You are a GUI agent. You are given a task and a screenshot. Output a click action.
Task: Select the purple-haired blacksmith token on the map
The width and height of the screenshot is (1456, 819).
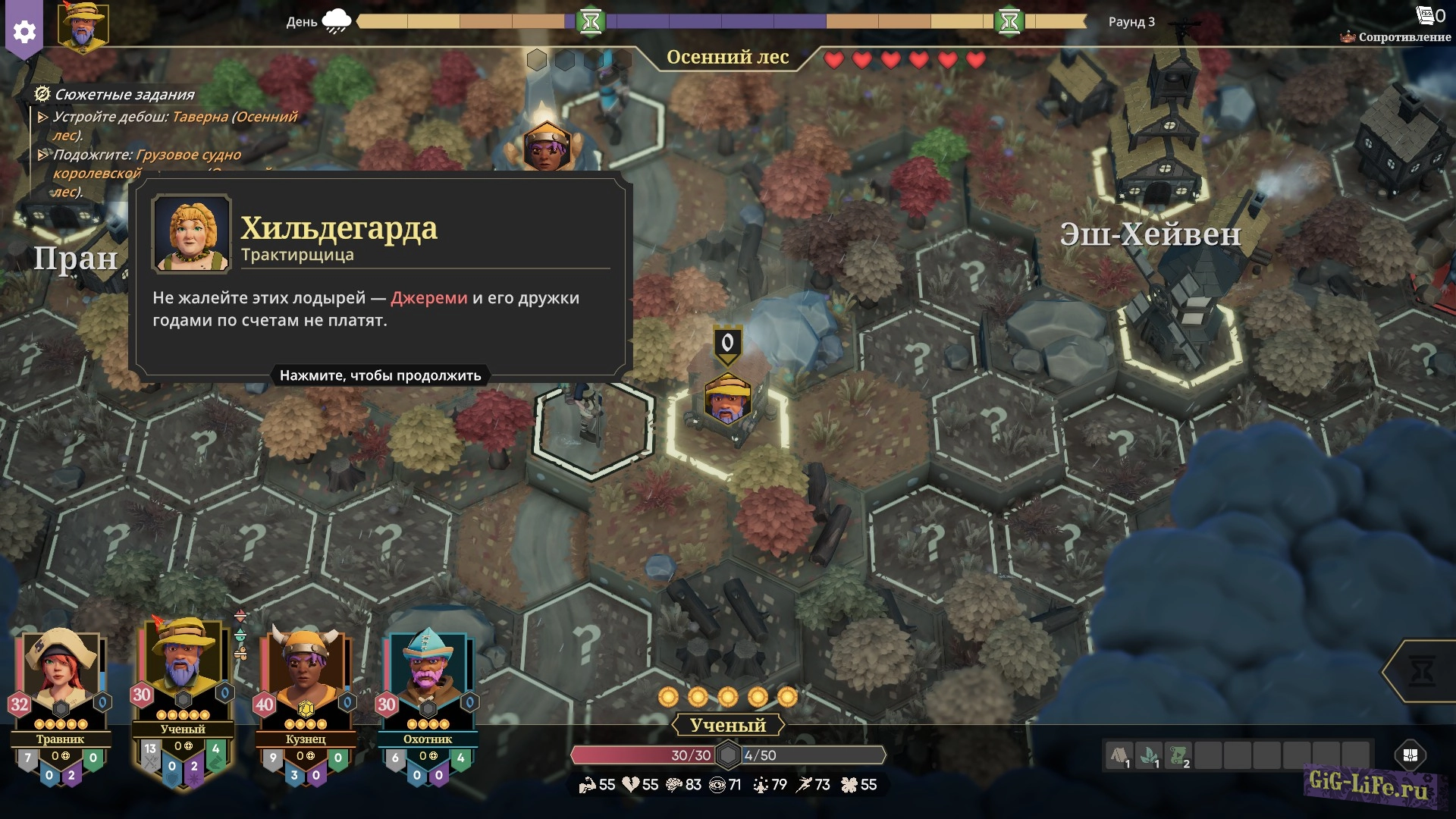click(x=545, y=146)
